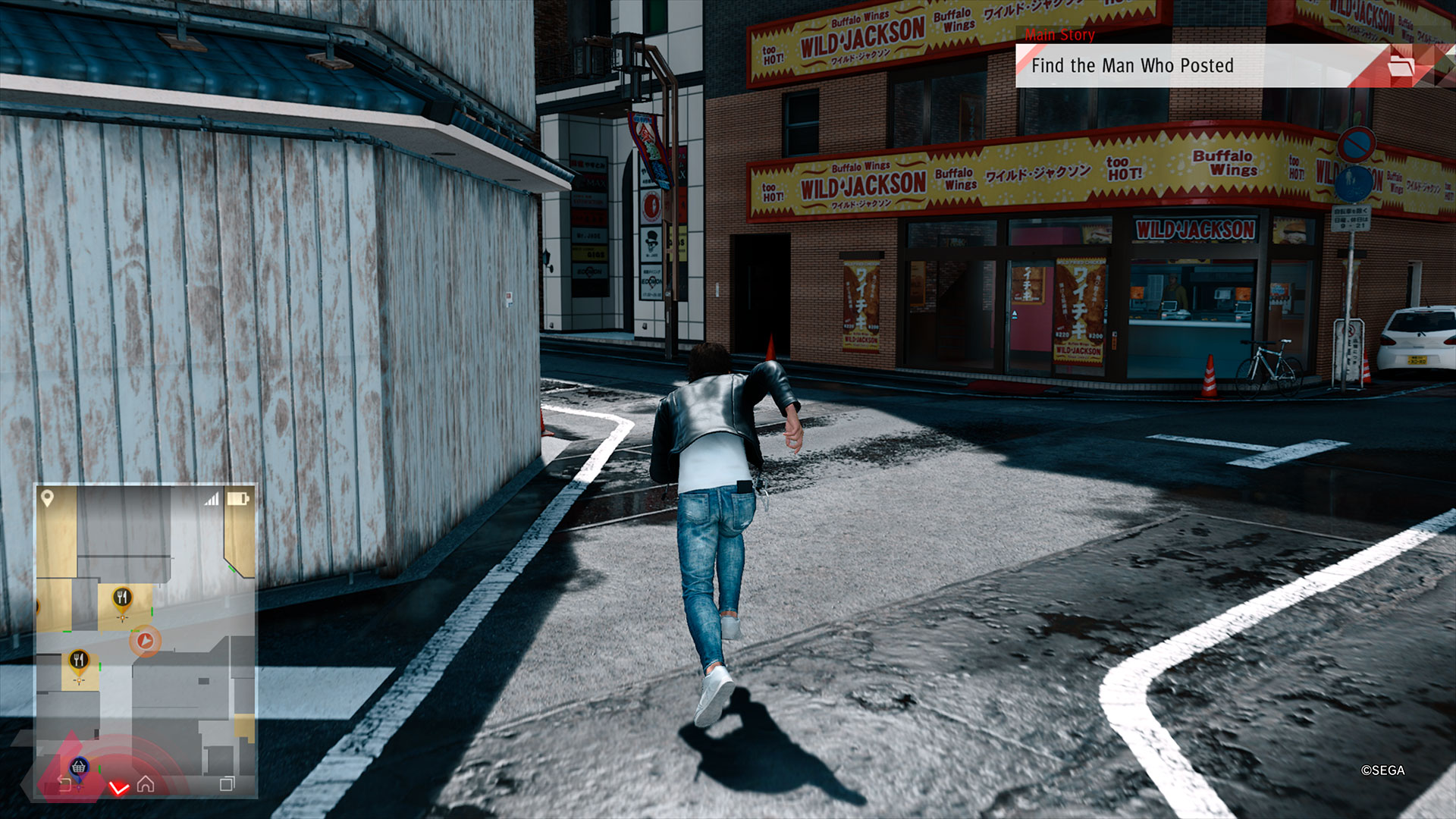Click the folder icon on the objective banner

1401,66
